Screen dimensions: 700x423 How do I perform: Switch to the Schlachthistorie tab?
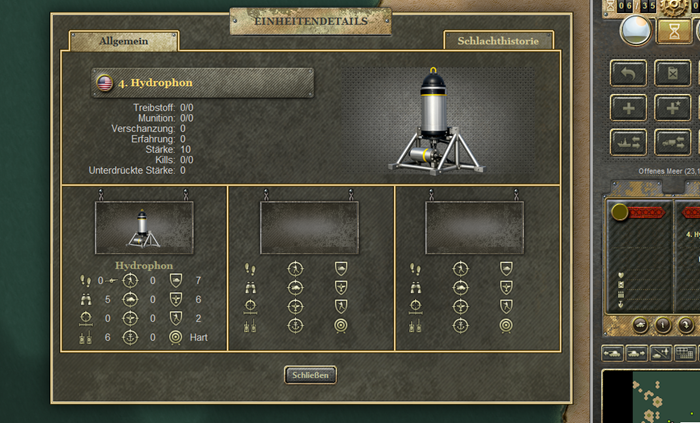(500, 41)
